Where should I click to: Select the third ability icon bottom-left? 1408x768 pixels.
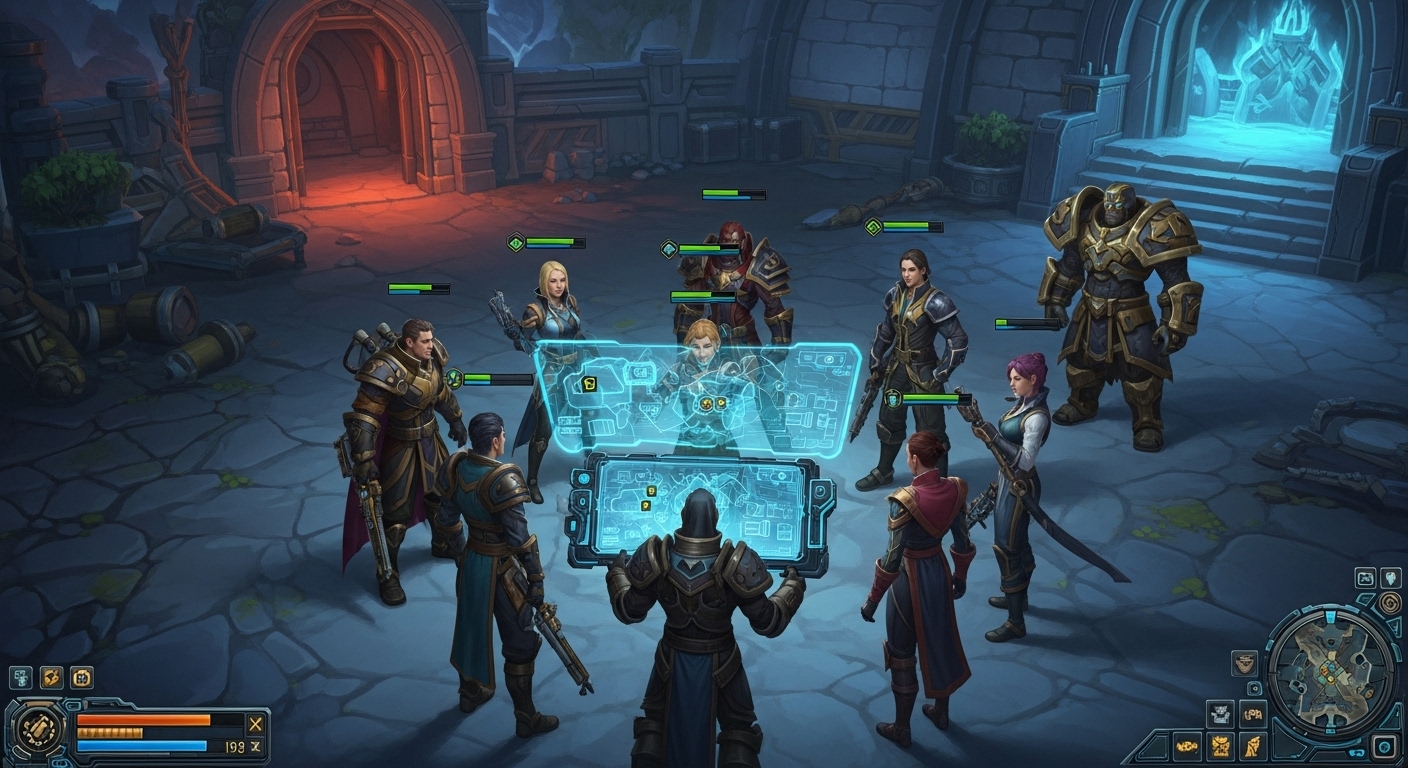81,679
